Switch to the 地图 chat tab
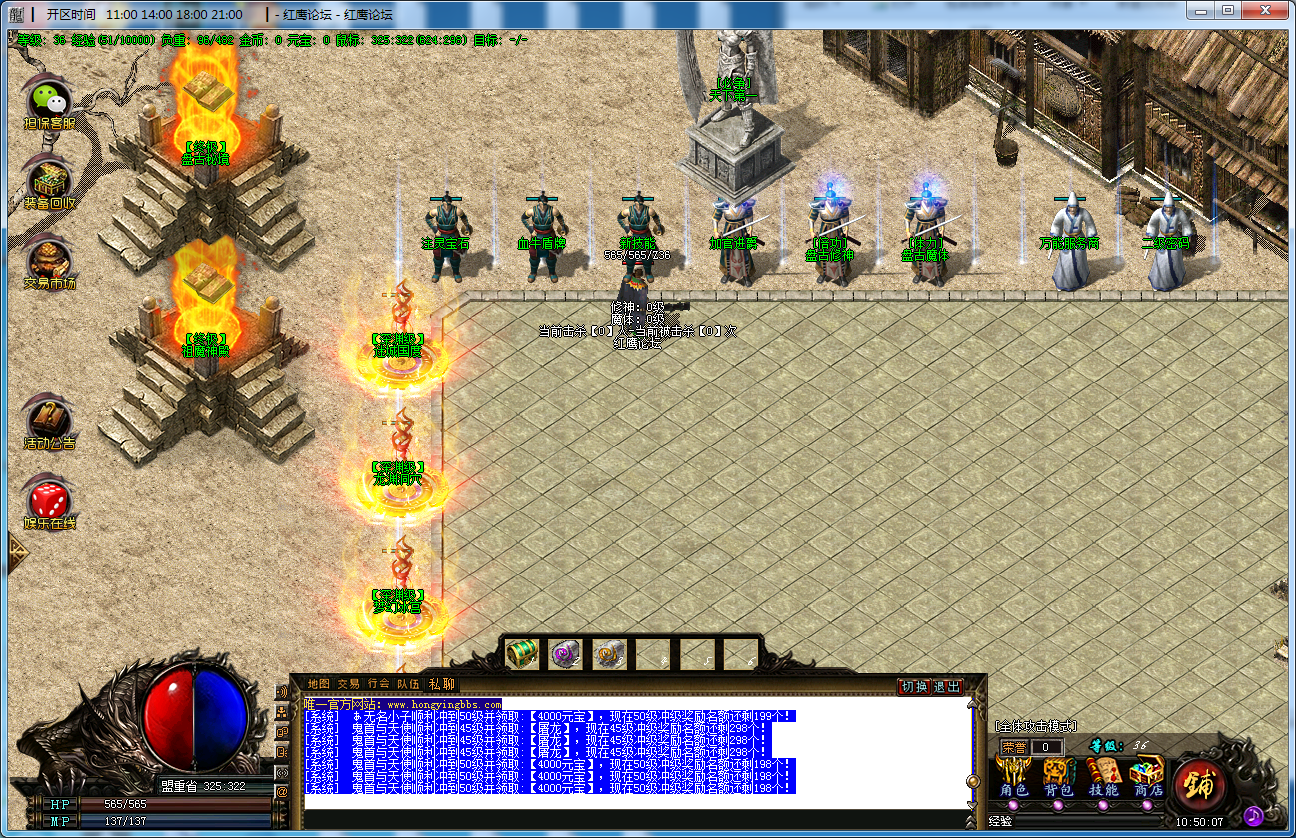The image size is (1296, 838). click(x=319, y=684)
